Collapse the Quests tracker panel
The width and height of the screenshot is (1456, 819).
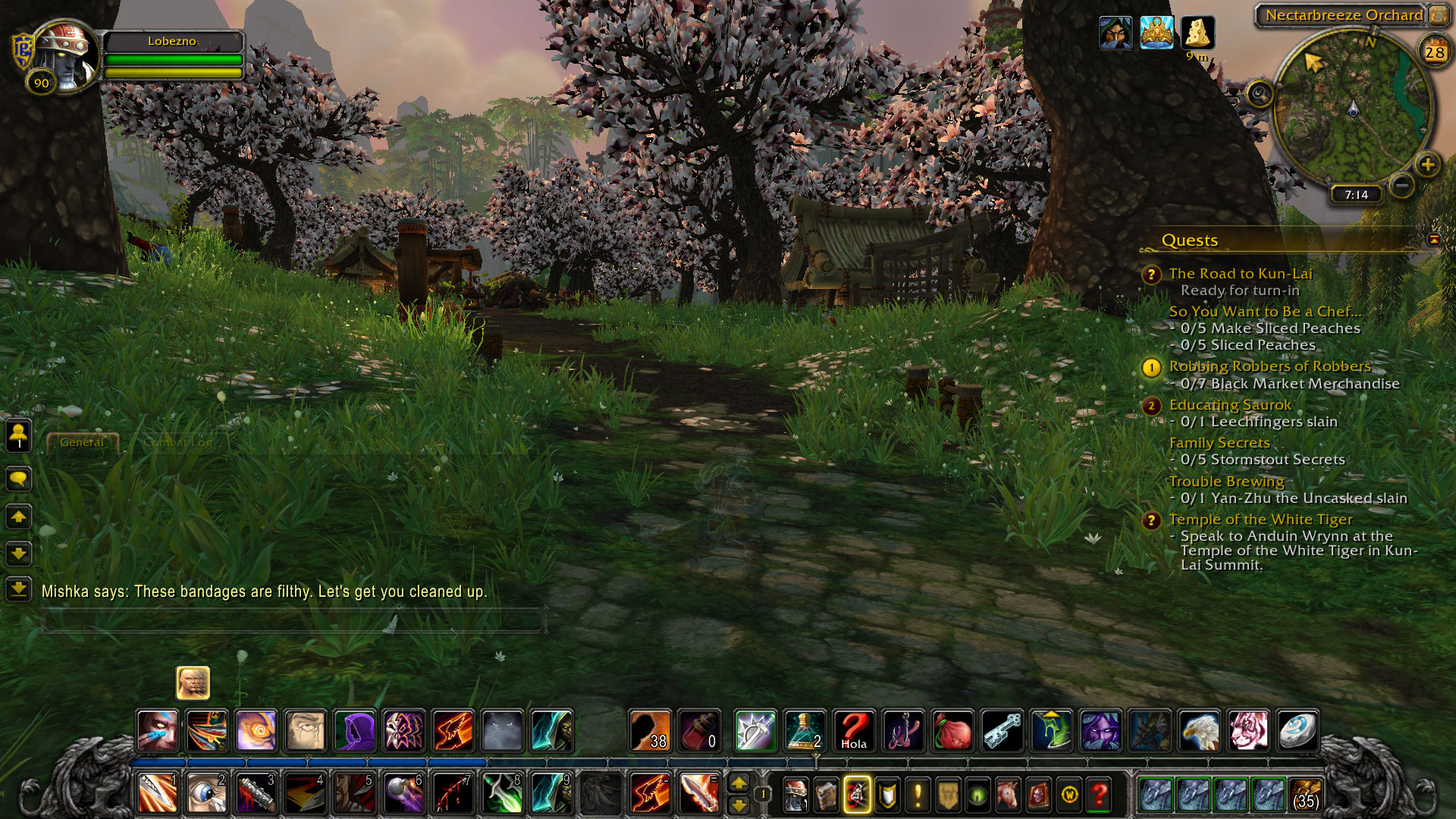1433,240
